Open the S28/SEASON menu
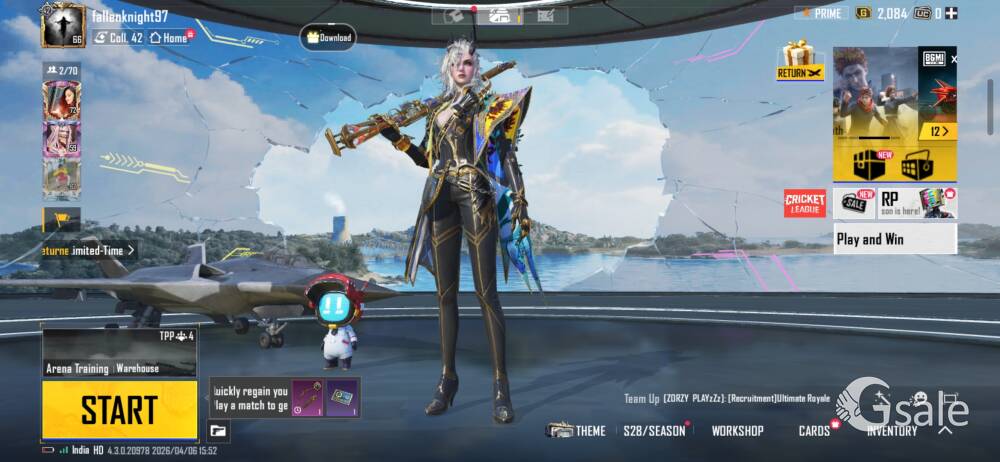 coord(654,431)
